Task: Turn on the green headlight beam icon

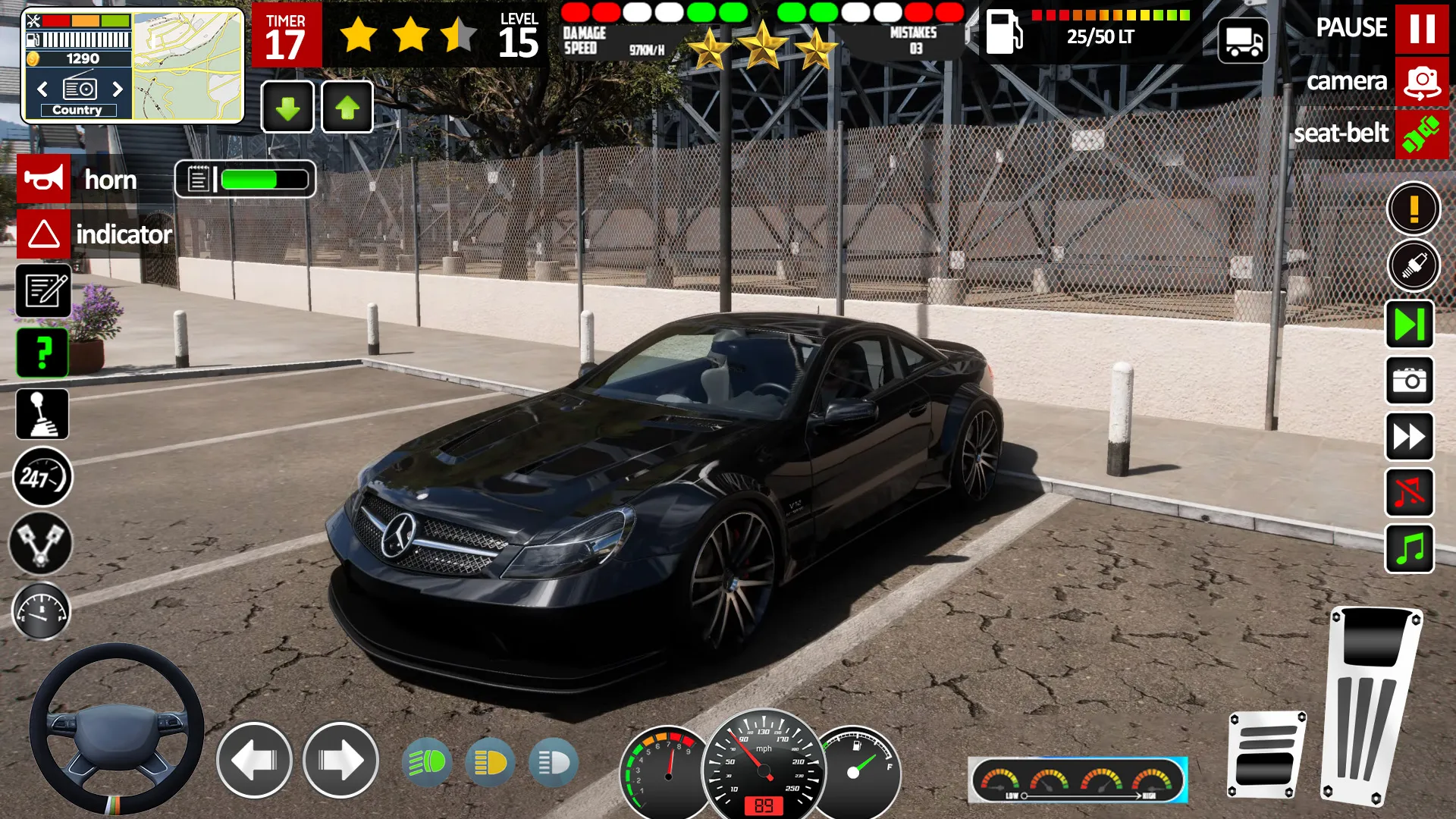Action: click(x=427, y=761)
